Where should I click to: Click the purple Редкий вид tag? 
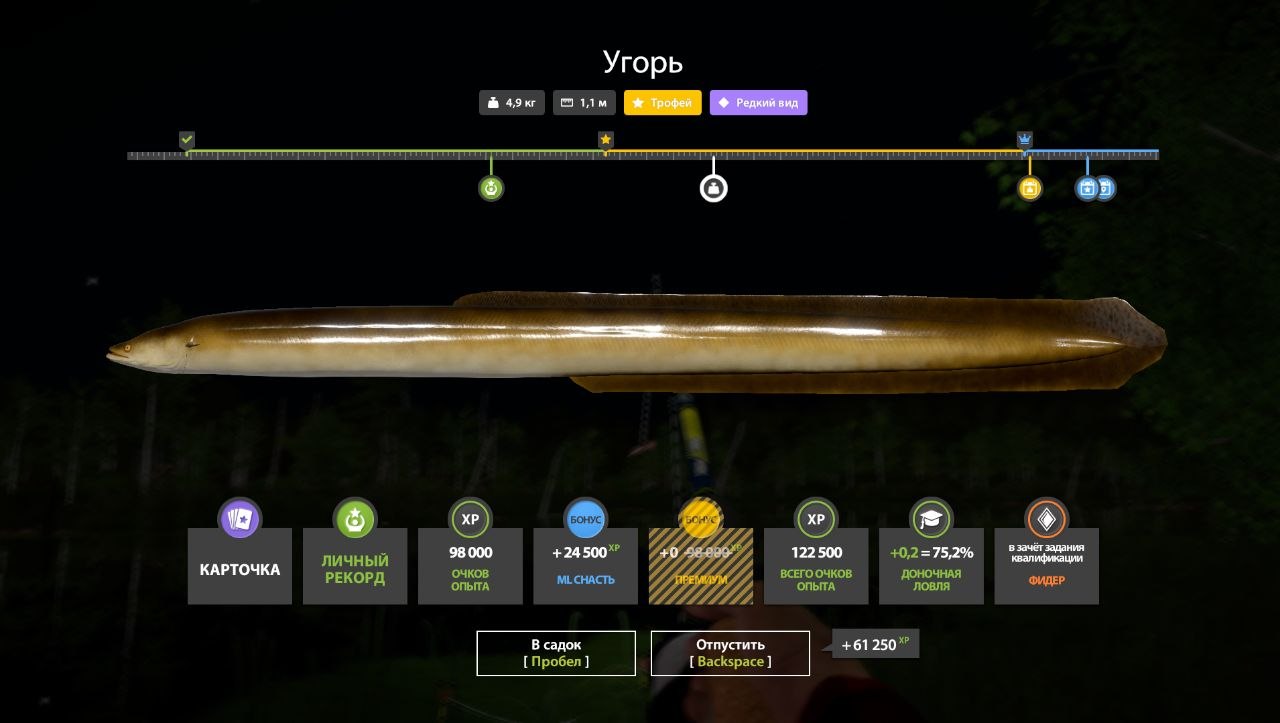758,102
